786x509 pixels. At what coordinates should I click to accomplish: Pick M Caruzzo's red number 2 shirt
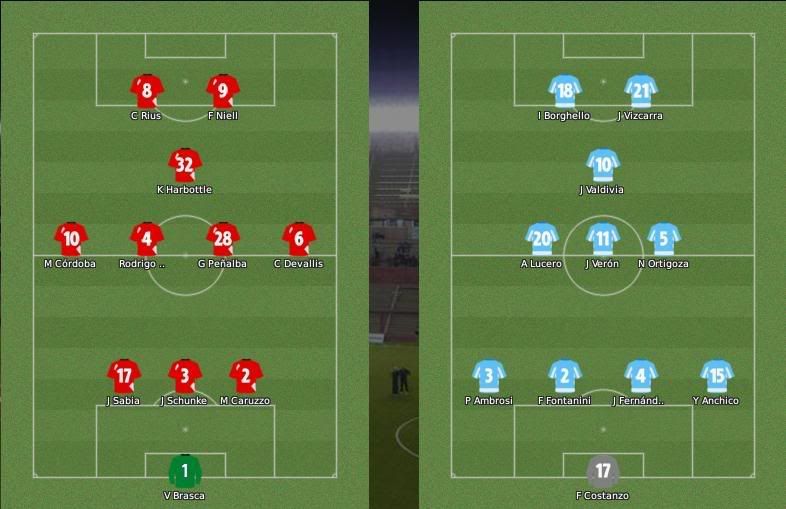tap(245, 376)
